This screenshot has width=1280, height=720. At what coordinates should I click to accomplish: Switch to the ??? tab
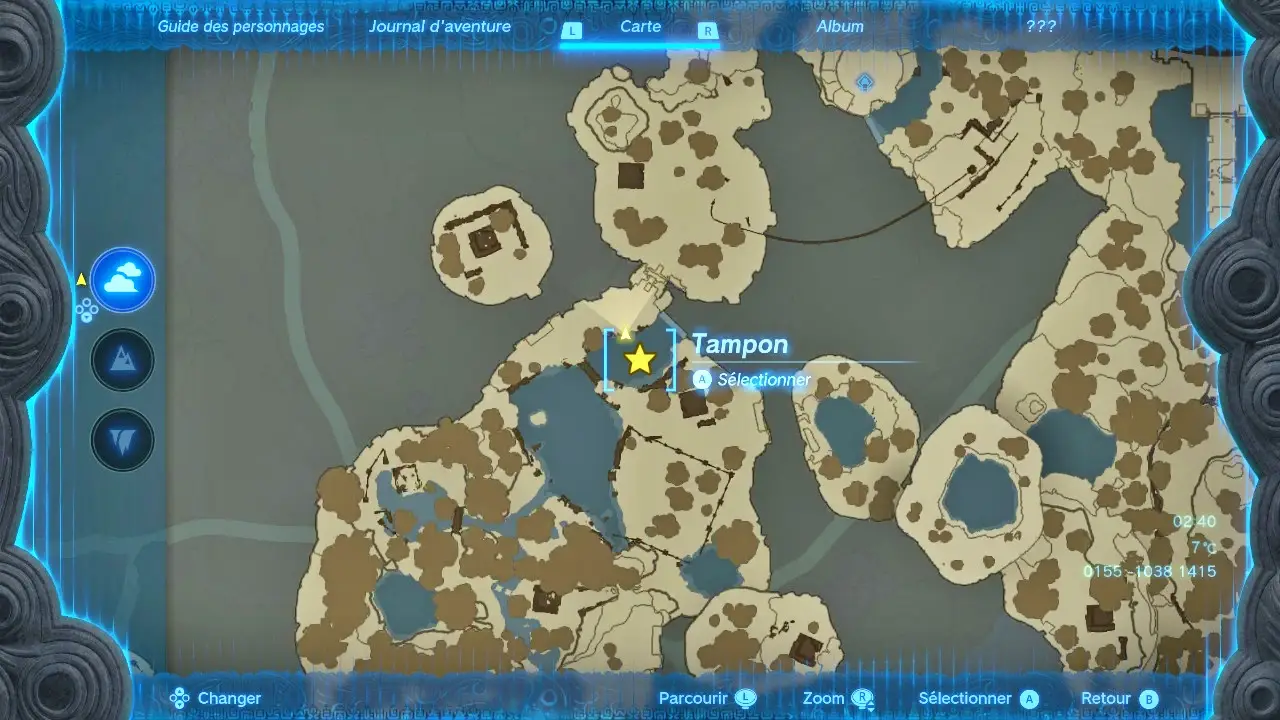(1041, 27)
